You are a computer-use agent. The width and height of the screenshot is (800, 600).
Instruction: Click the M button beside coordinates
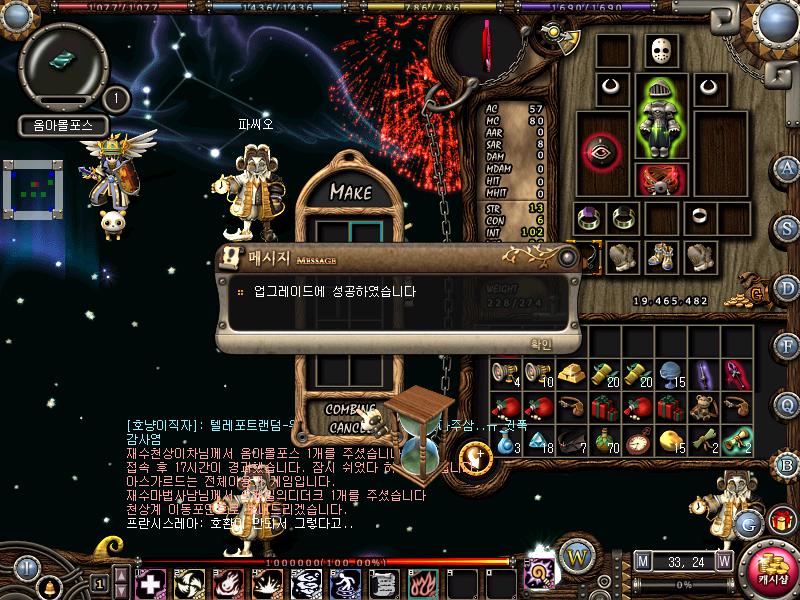pyautogui.click(x=642, y=561)
